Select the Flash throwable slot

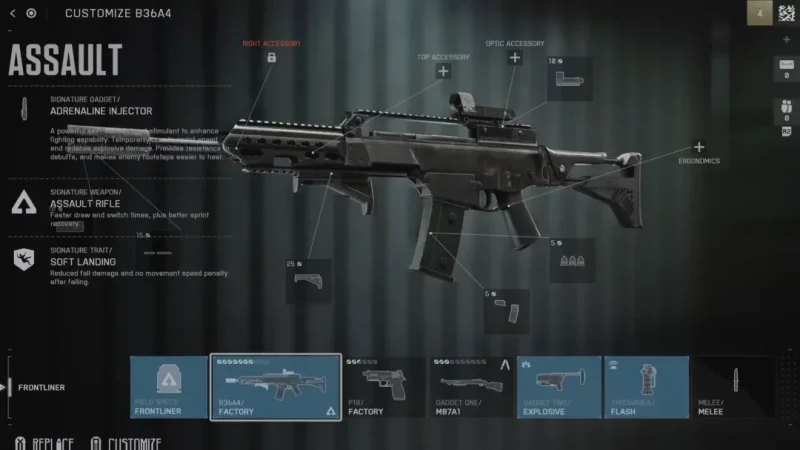[645, 388]
